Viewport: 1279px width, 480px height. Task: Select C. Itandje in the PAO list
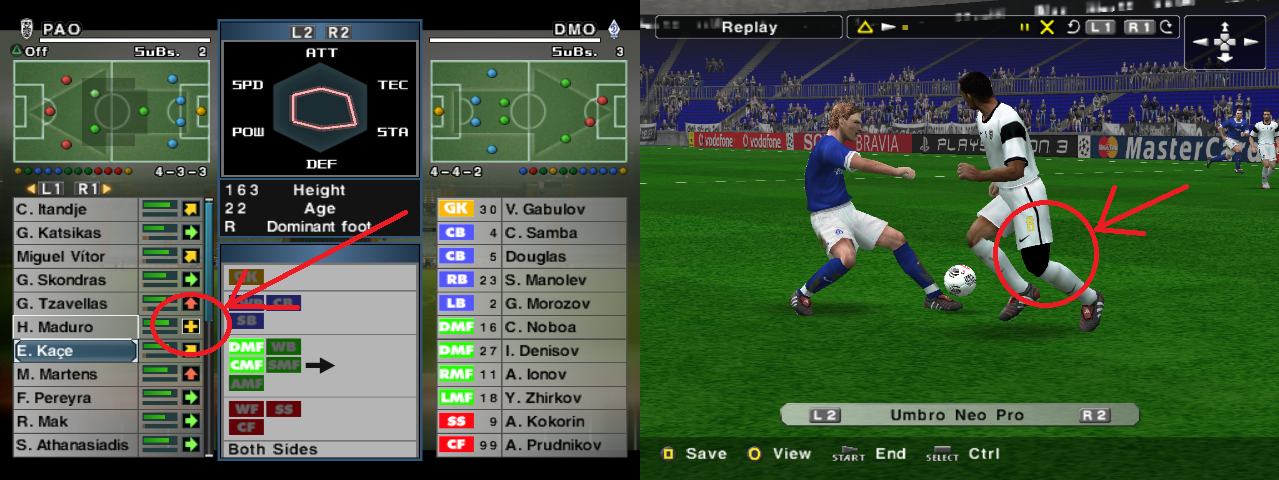75,209
